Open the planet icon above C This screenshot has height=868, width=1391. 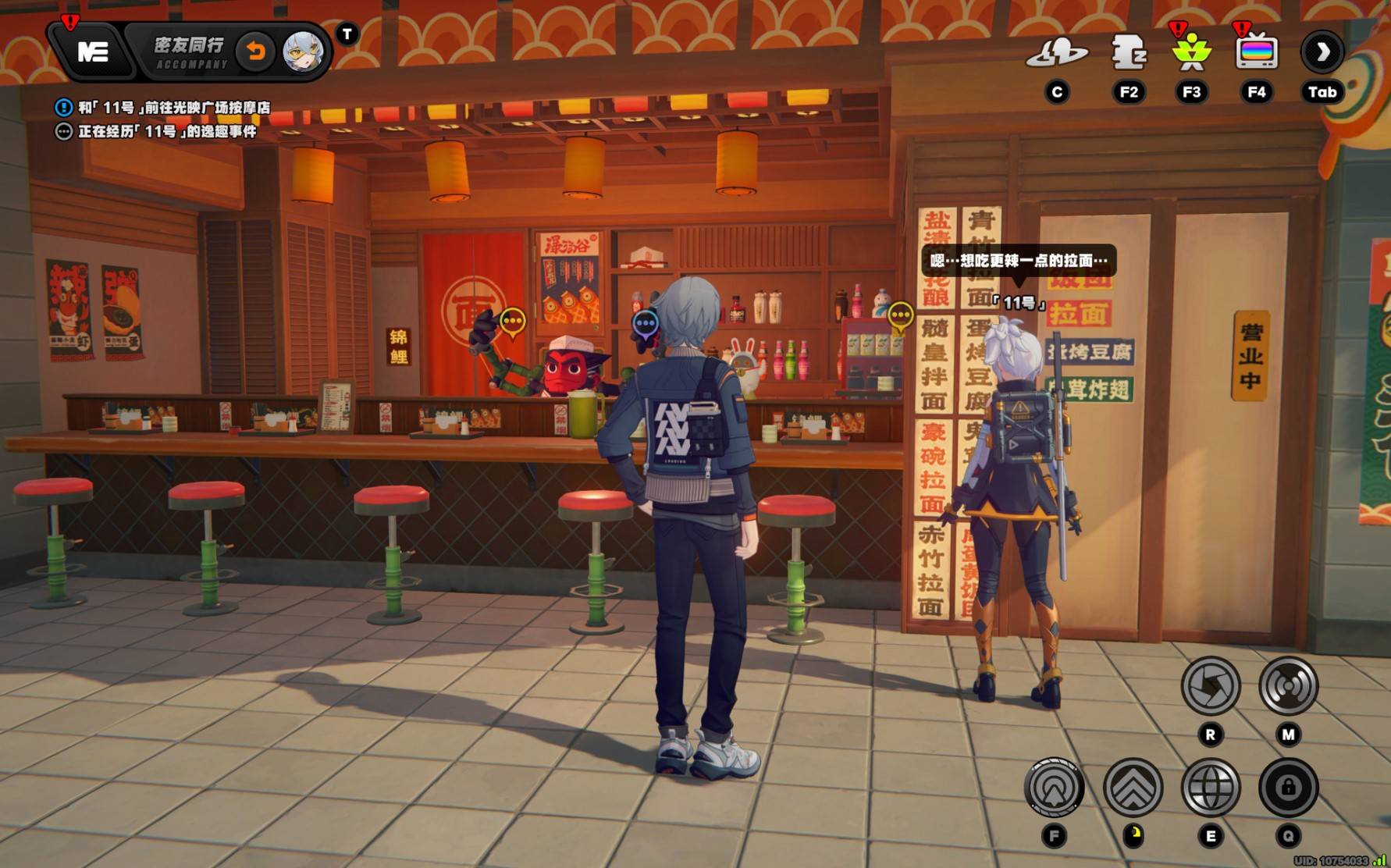click(1056, 53)
